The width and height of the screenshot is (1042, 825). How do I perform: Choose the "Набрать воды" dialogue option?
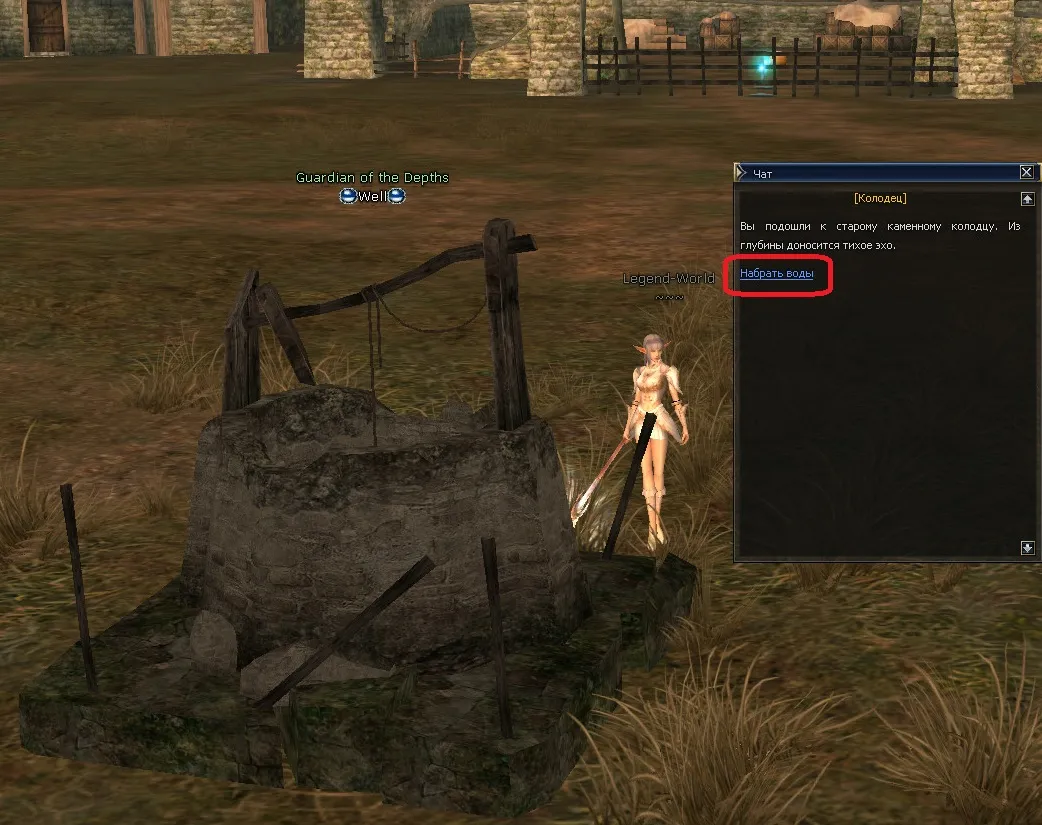click(x=776, y=273)
